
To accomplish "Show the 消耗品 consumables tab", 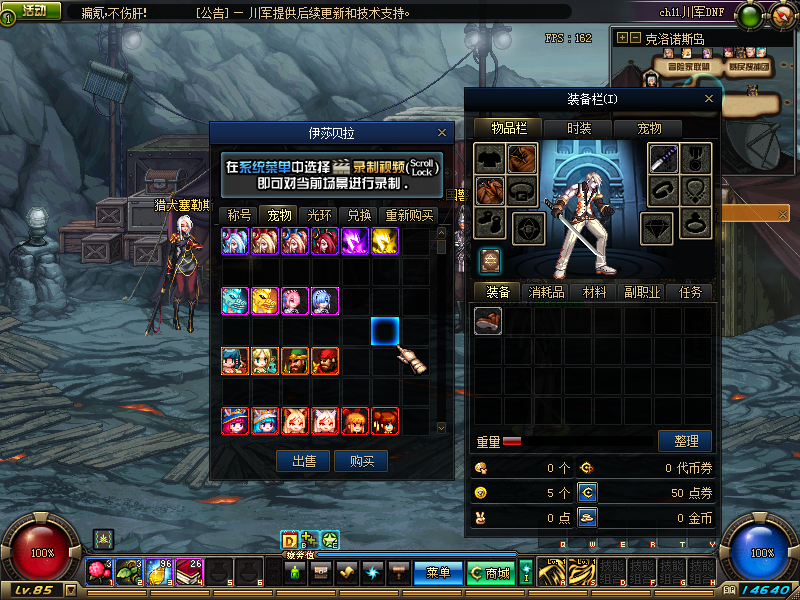I will [x=547, y=292].
